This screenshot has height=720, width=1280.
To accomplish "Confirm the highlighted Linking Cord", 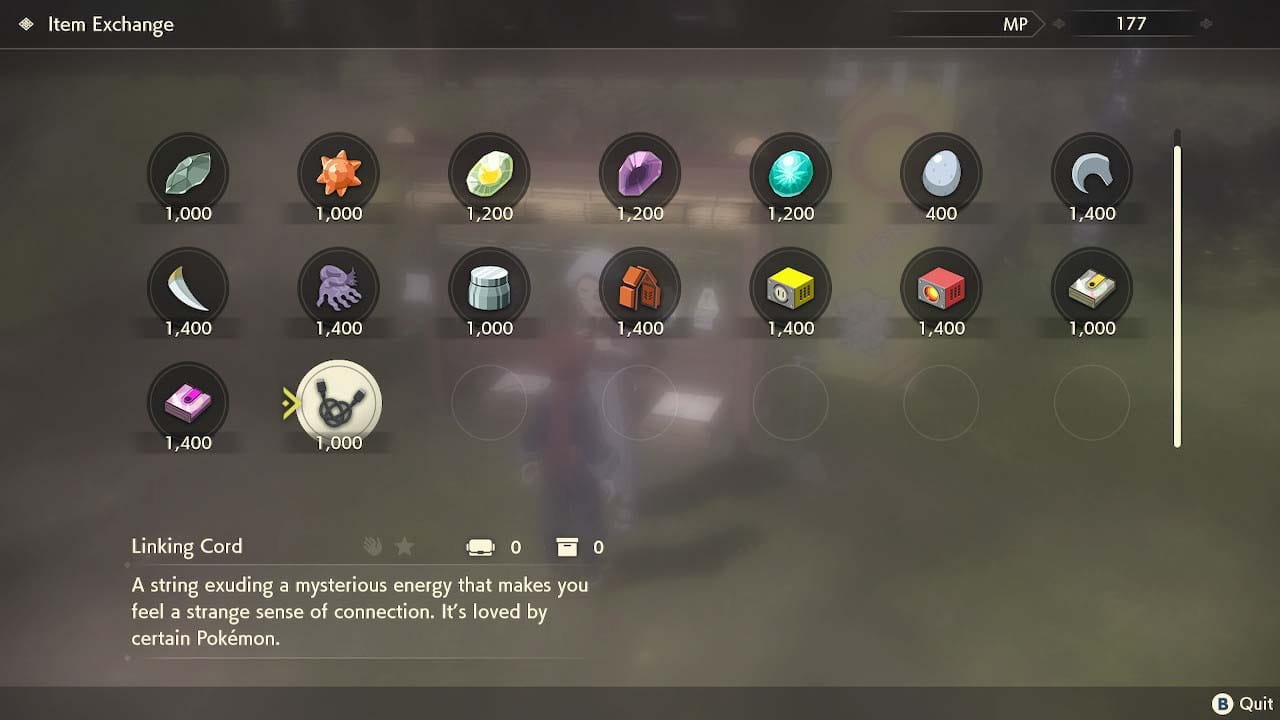I will coord(338,403).
